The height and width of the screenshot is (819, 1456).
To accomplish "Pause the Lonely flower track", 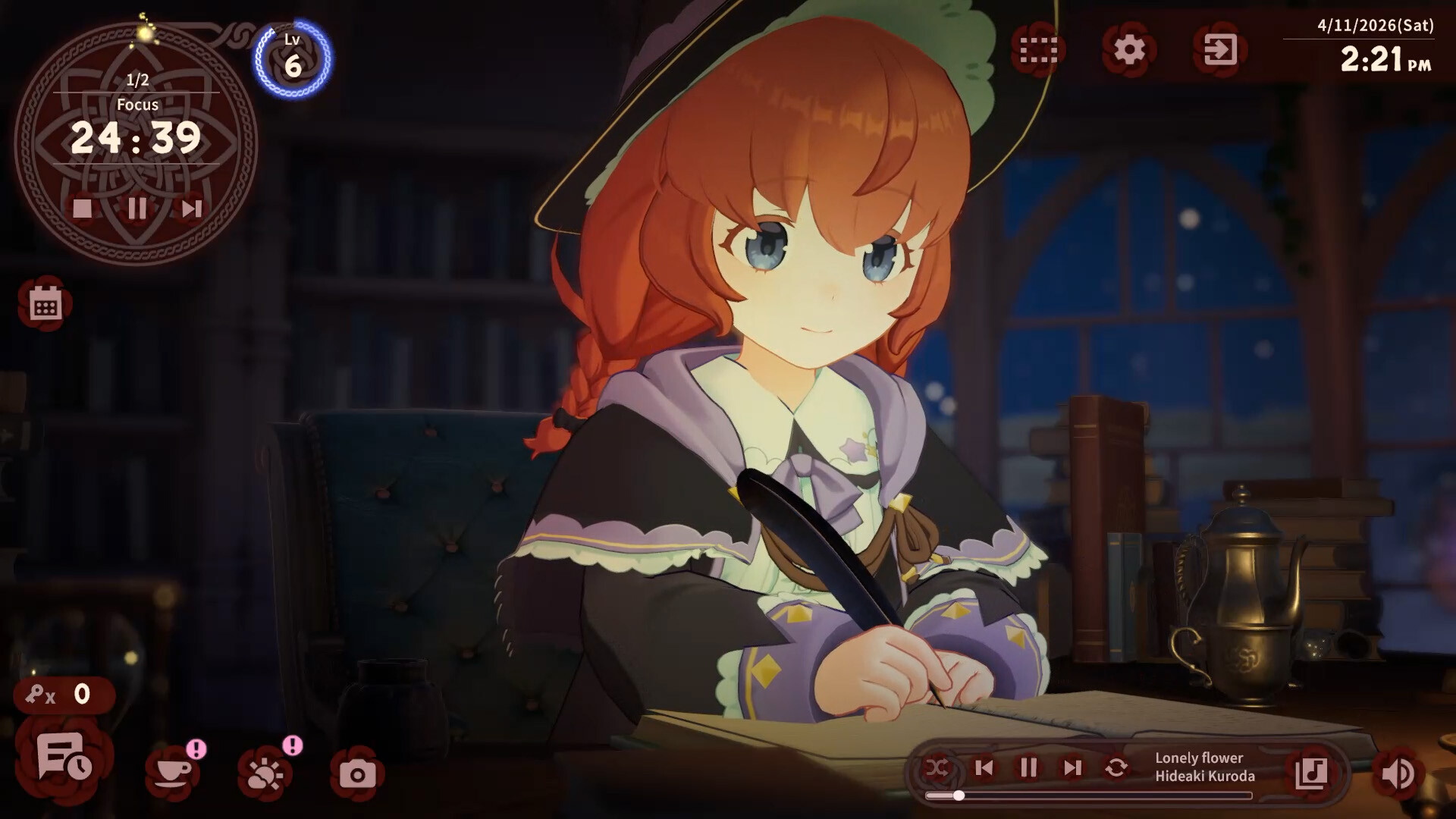I will coord(1028,768).
